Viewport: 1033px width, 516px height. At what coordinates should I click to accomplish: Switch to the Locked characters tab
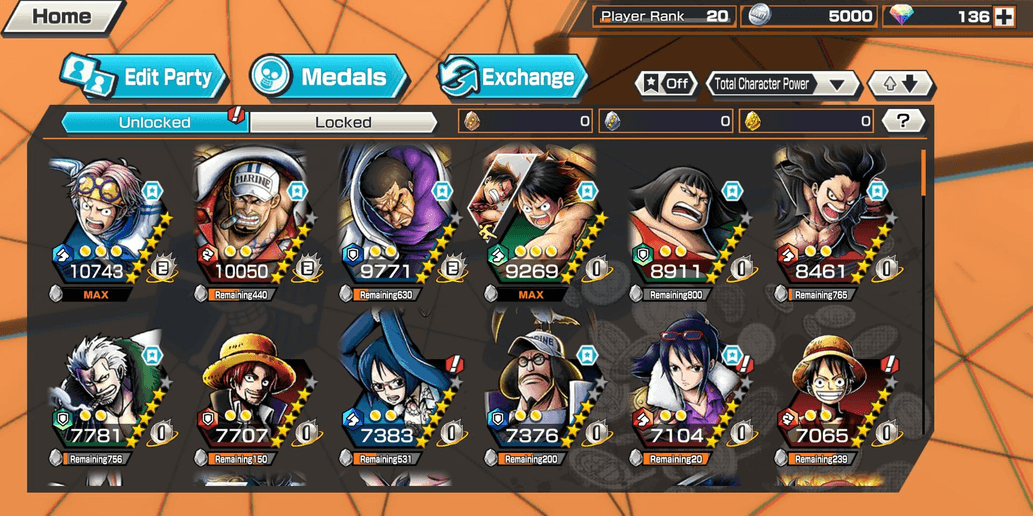343,122
